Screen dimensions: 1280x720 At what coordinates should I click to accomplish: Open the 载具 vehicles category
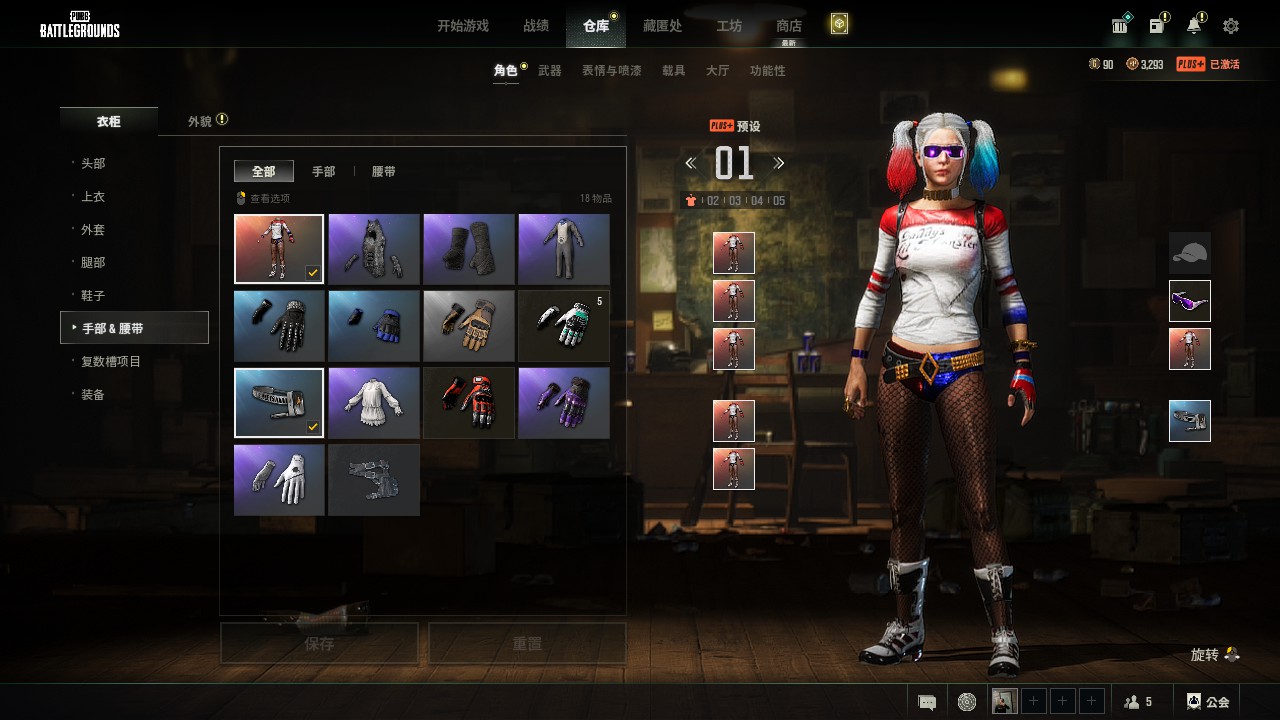point(673,71)
